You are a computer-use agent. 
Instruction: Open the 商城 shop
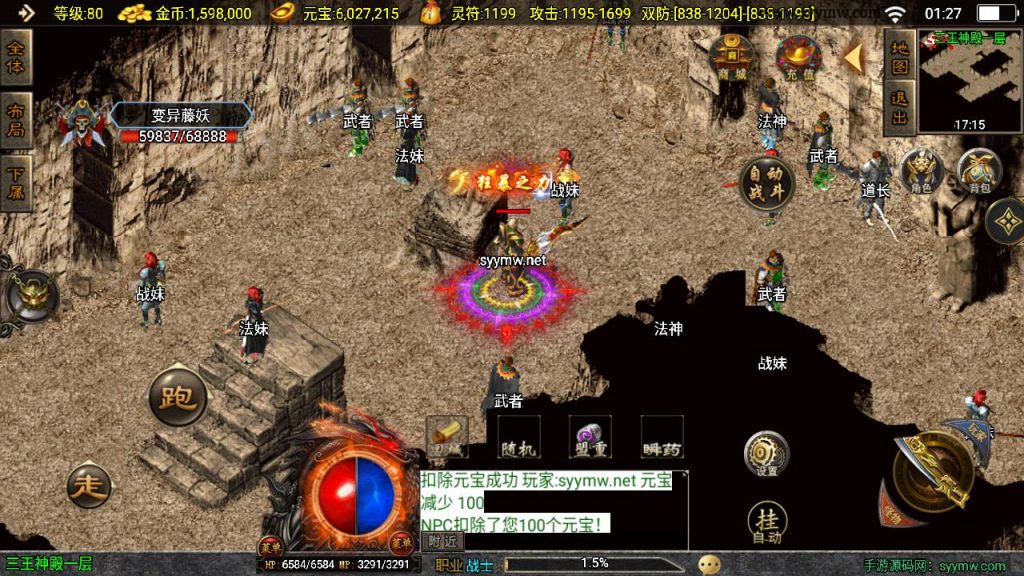(732, 56)
